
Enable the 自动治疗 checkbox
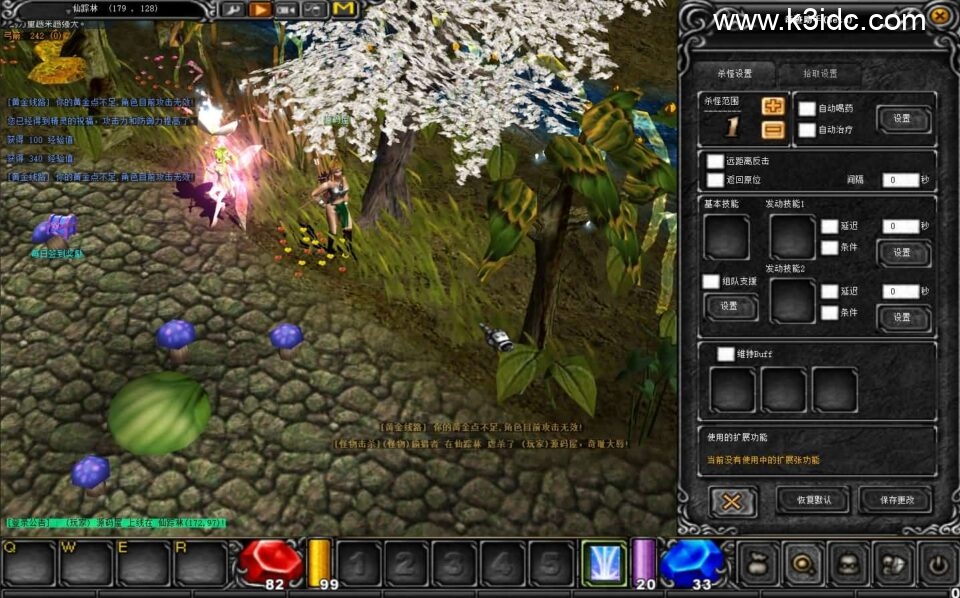pyautogui.click(x=807, y=130)
